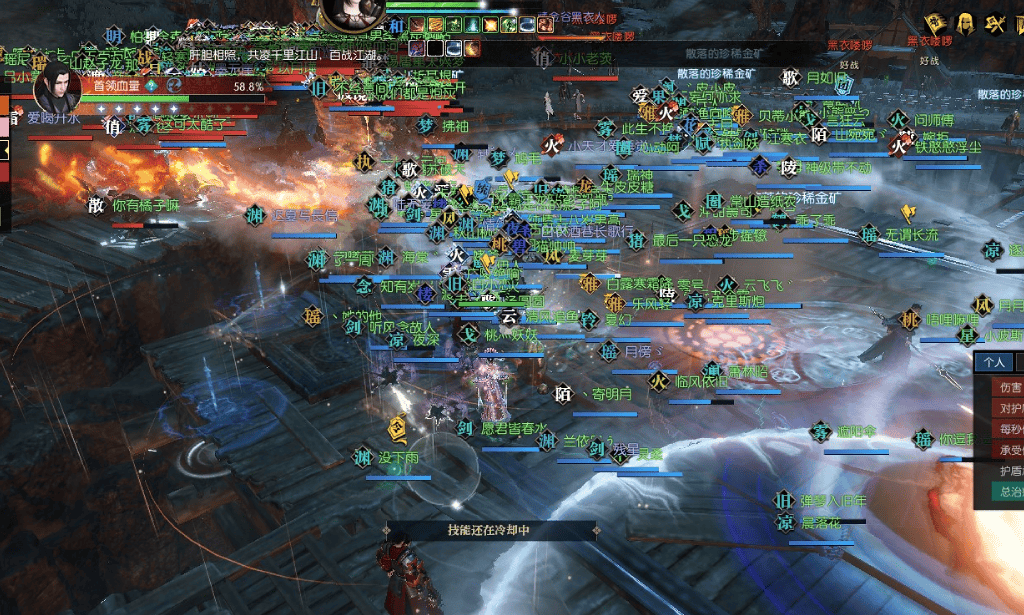Screen dimensions: 1024x615
Task: Open the crossed swords menu icon
Action: coord(995,22)
